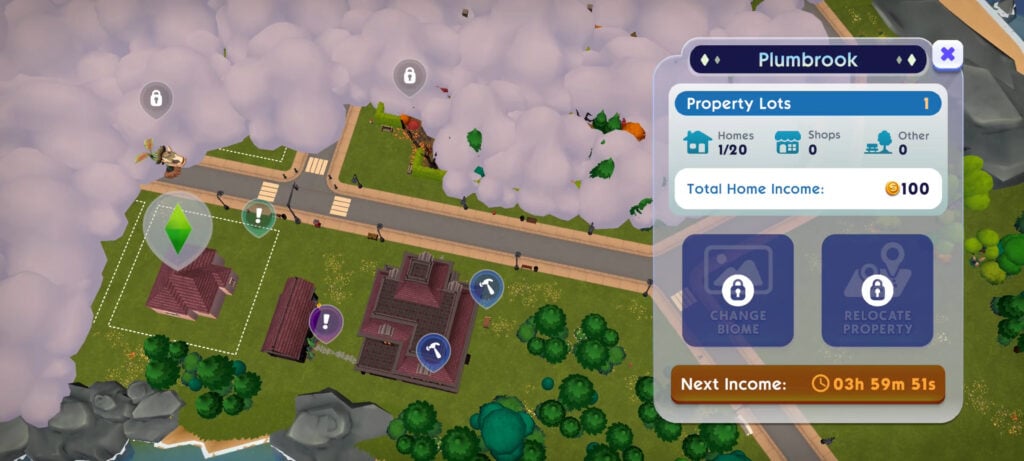1024x461 pixels.
Task: Open the purple exclamation mark marker
Action: coord(325,321)
